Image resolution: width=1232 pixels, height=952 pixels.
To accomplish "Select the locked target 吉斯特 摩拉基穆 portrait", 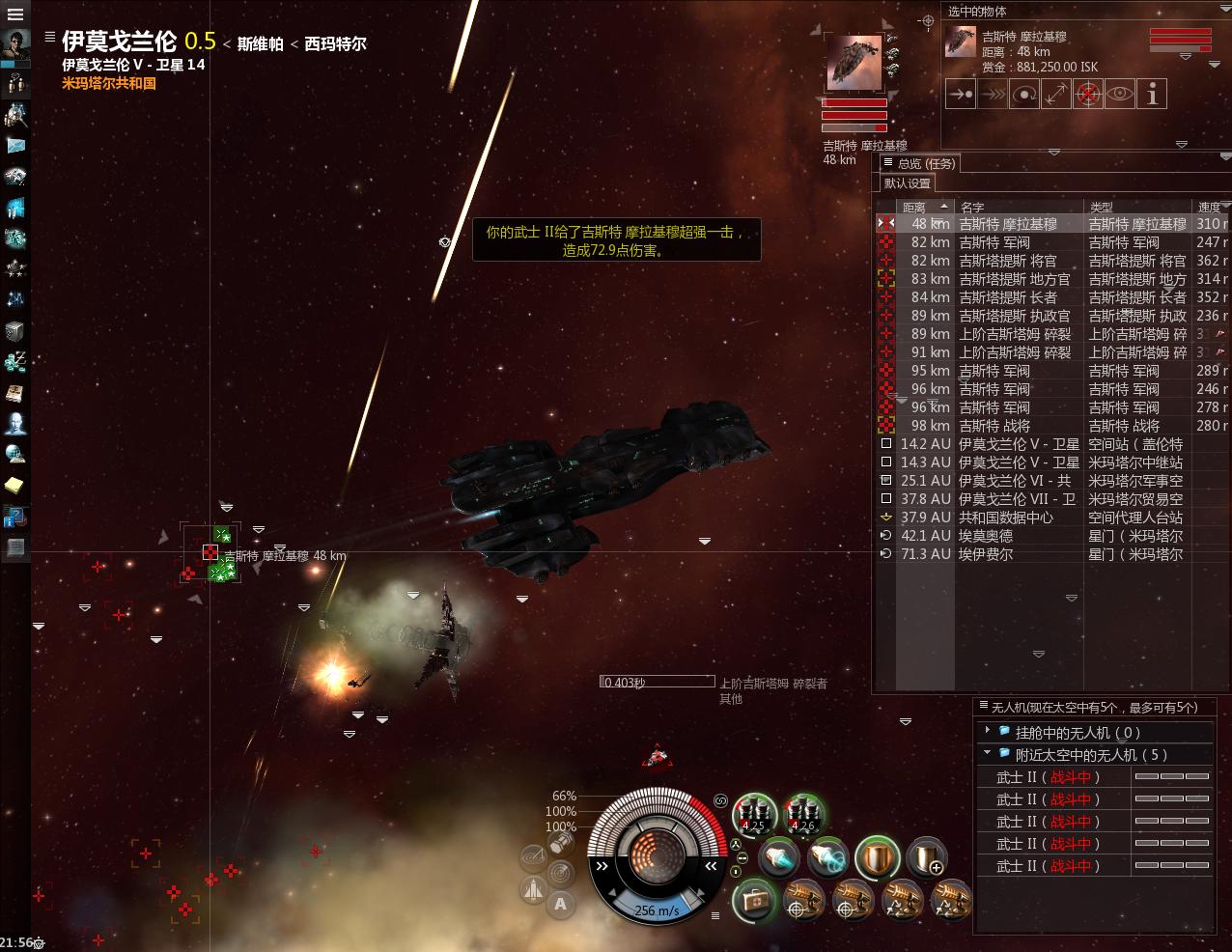I will click(x=854, y=64).
